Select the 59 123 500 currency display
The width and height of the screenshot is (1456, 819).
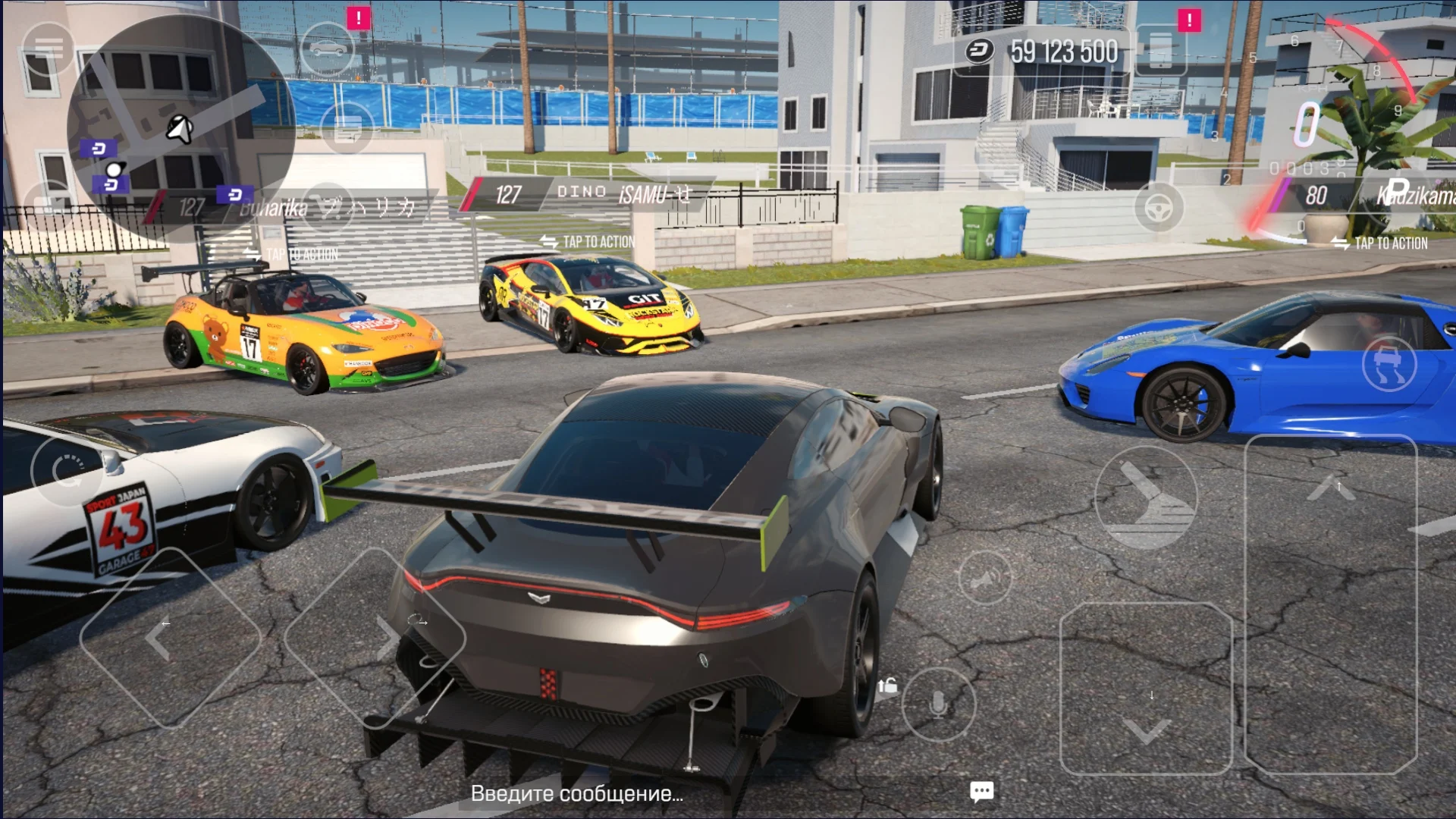[x=1062, y=52]
